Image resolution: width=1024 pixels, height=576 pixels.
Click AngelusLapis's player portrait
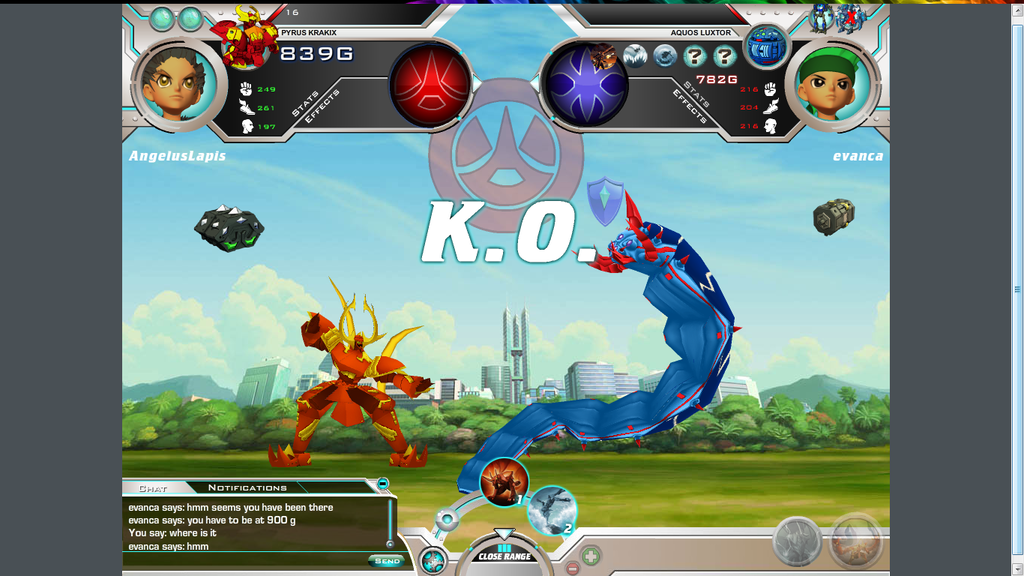(x=174, y=84)
